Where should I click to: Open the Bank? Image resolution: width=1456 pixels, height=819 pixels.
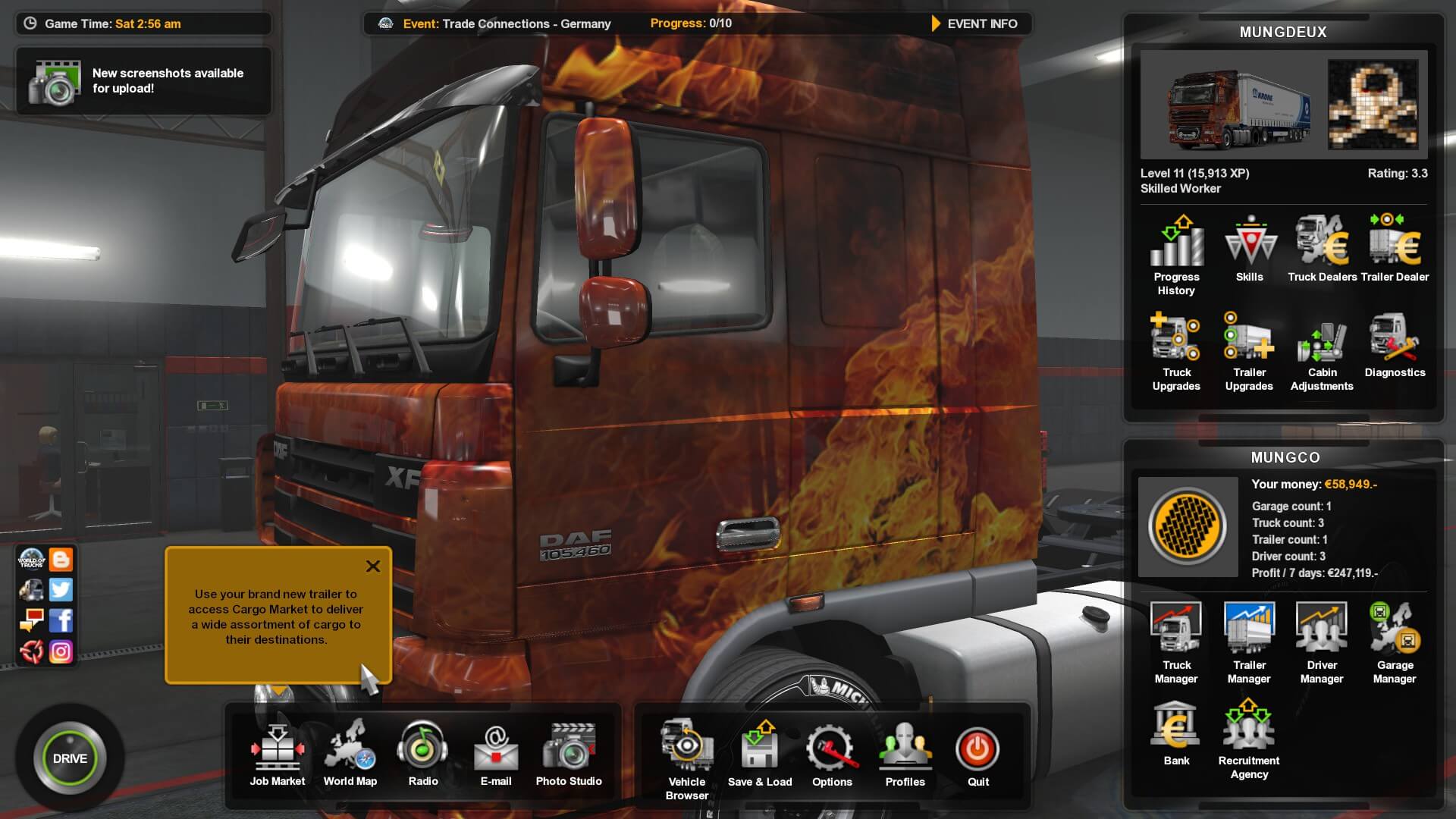coord(1176,733)
